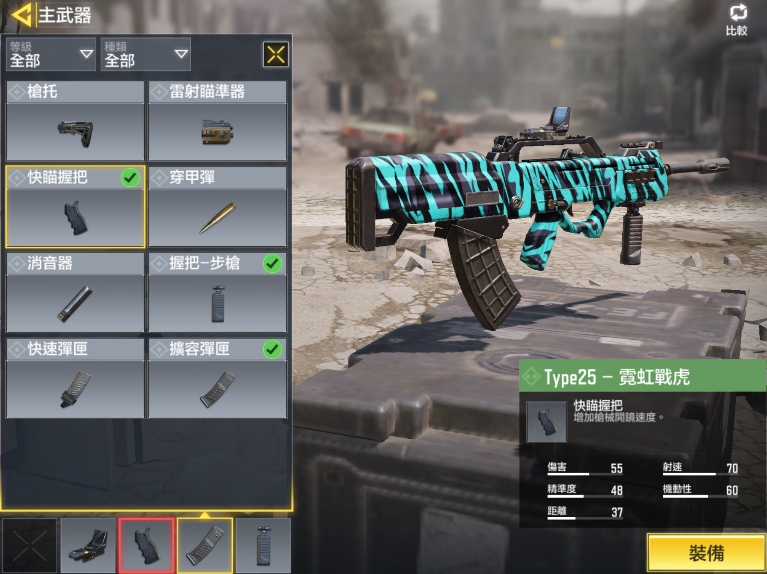Select the 消音器 suppressor attachment
The width and height of the screenshot is (767, 574).
[75, 292]
